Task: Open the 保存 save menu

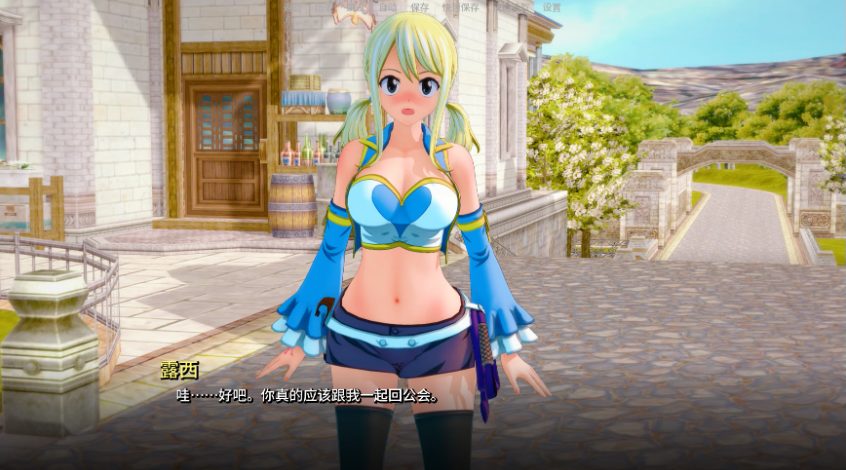Action: click(420, 7)
